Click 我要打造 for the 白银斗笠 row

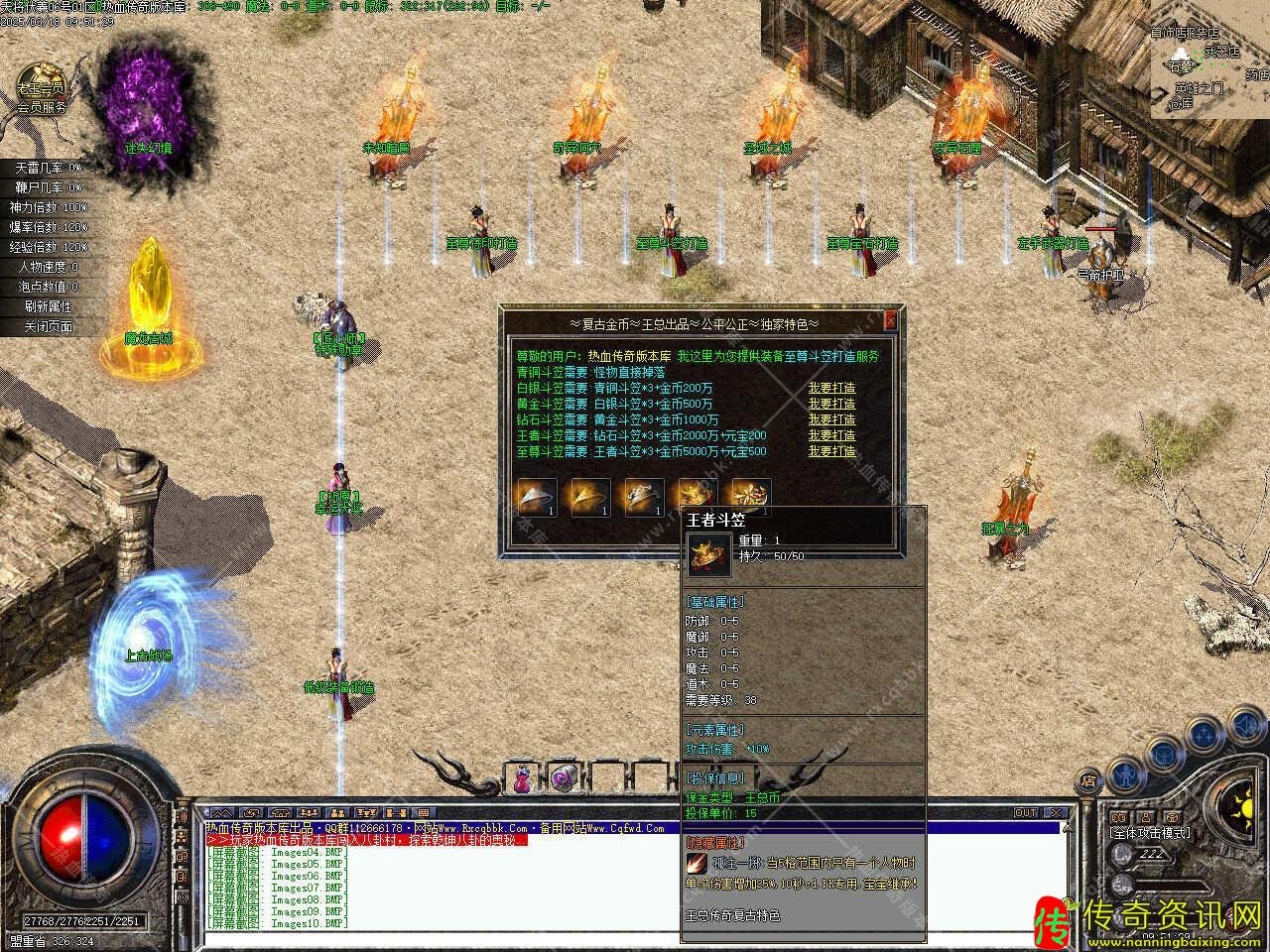(831, 388)
